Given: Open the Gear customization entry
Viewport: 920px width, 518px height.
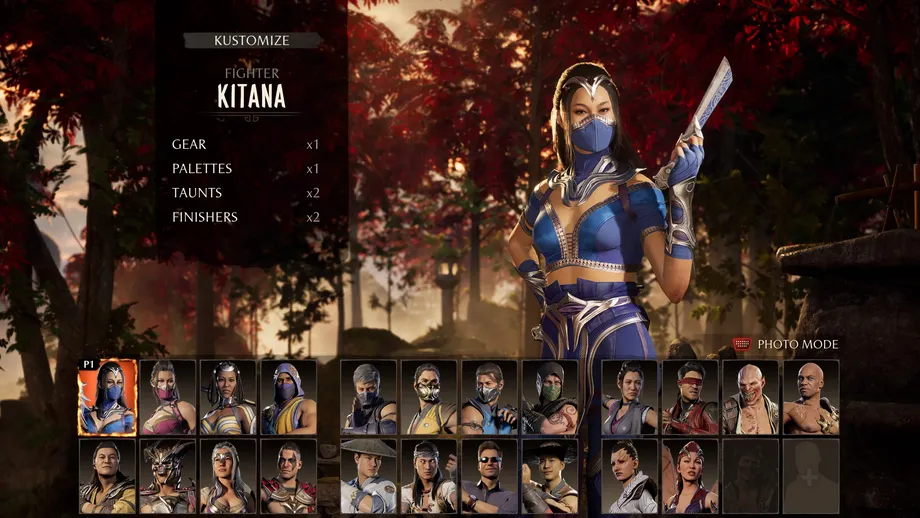Looking at the screenshot, I should click(x=190, y=145).
